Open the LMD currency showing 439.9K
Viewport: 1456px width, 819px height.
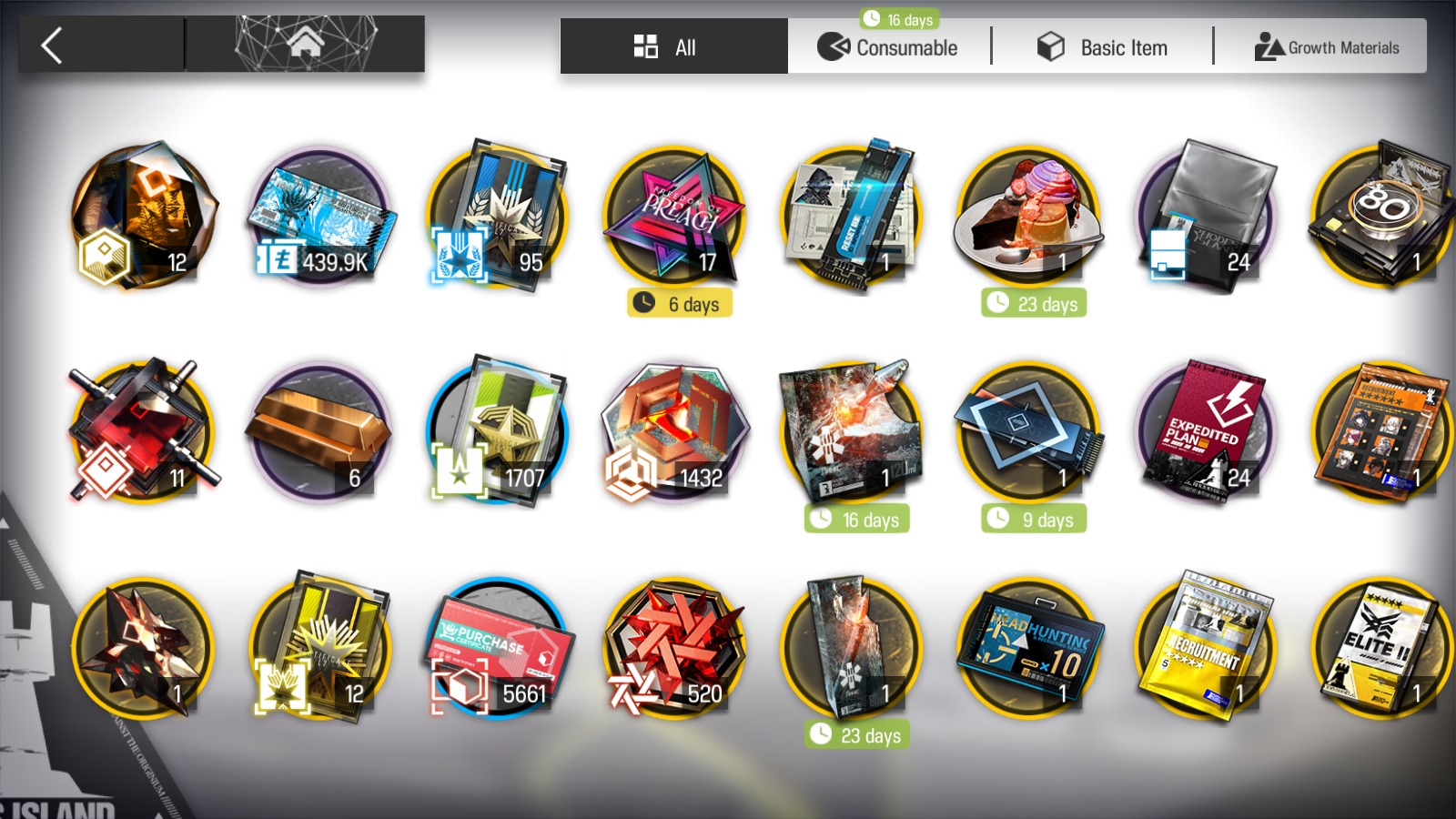[320, 216]
